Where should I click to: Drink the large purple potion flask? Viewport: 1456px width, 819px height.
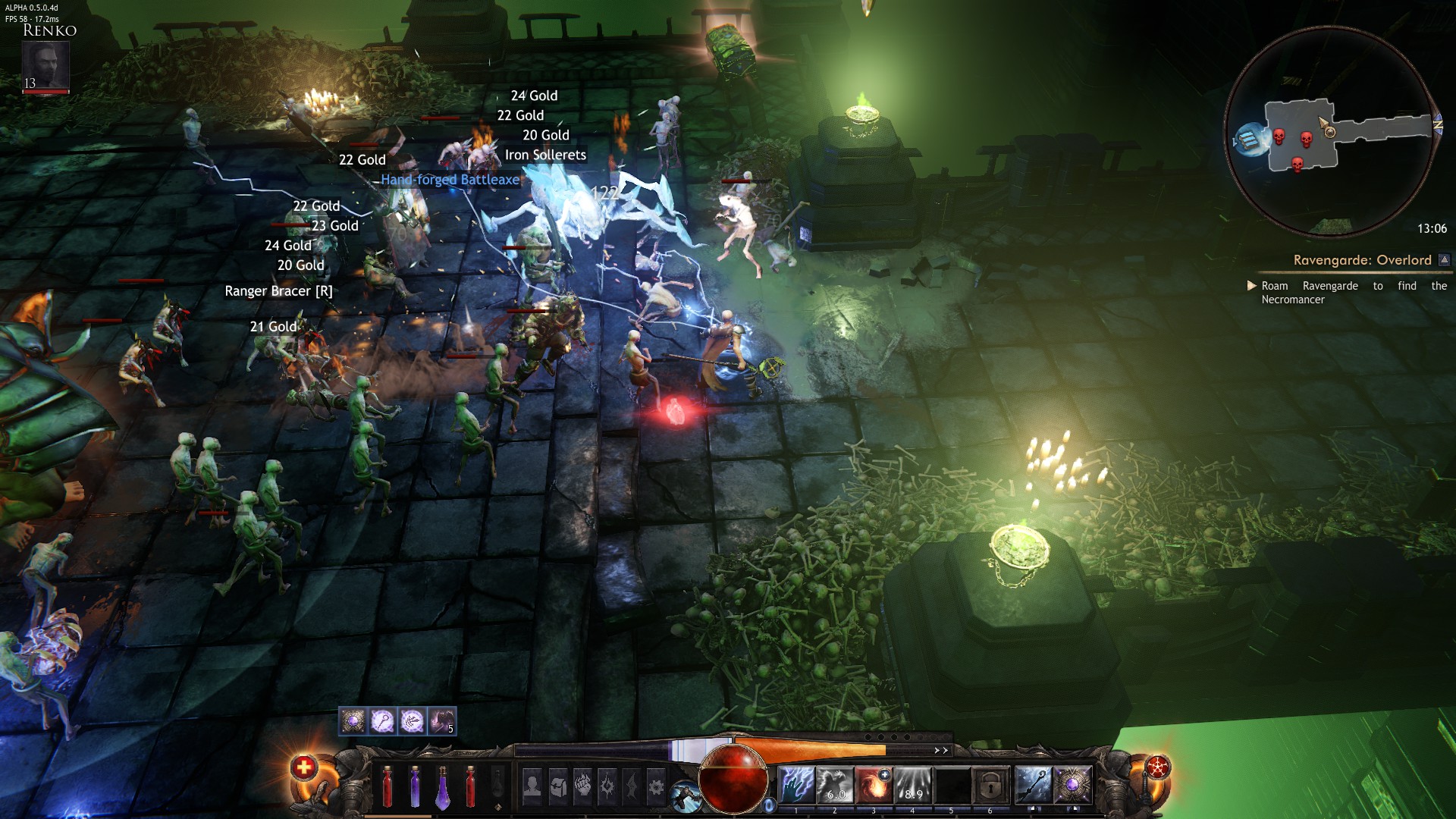click(443, 787)
